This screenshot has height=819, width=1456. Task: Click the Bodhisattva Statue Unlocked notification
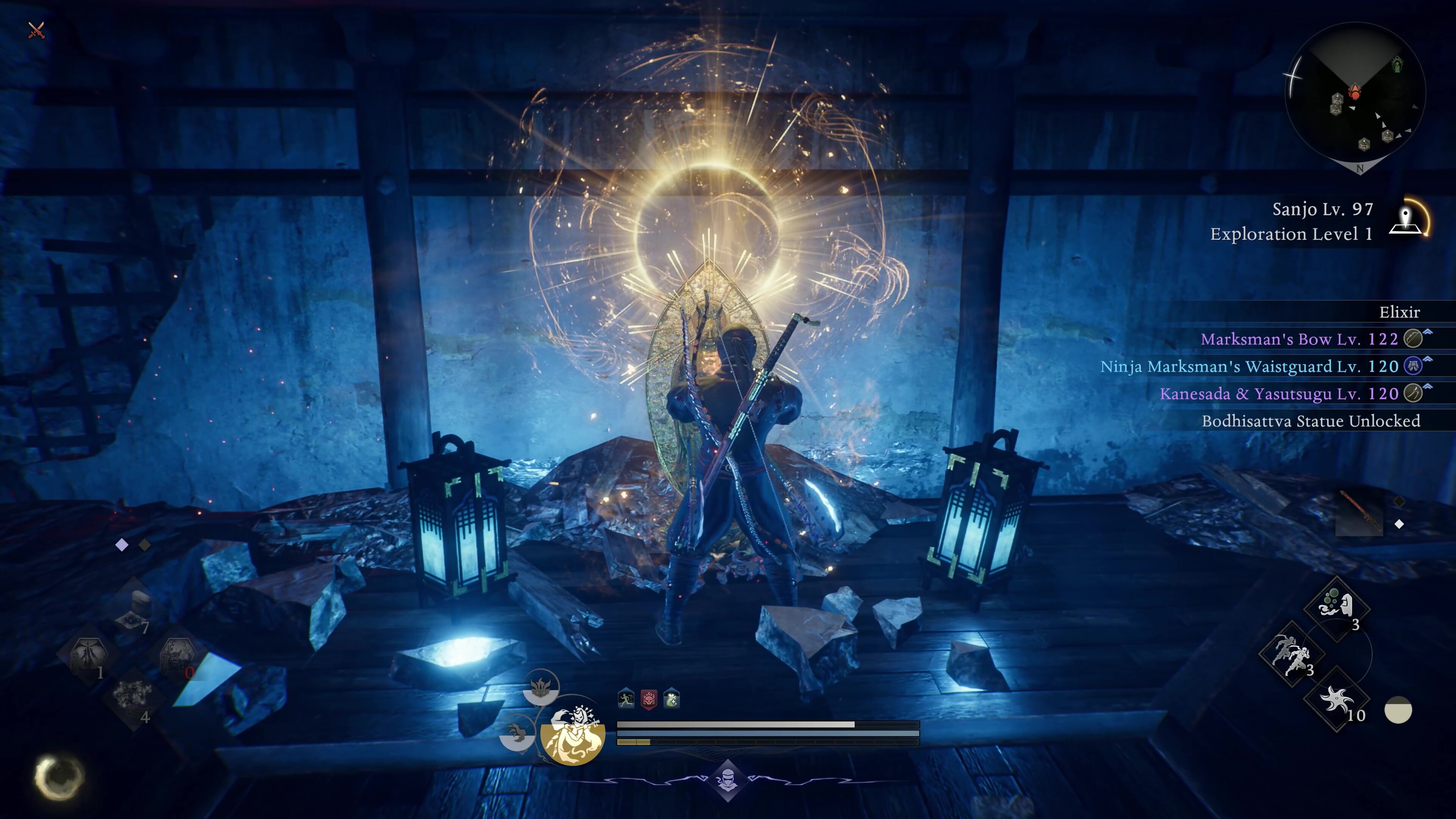click(x=1310, y=420)
